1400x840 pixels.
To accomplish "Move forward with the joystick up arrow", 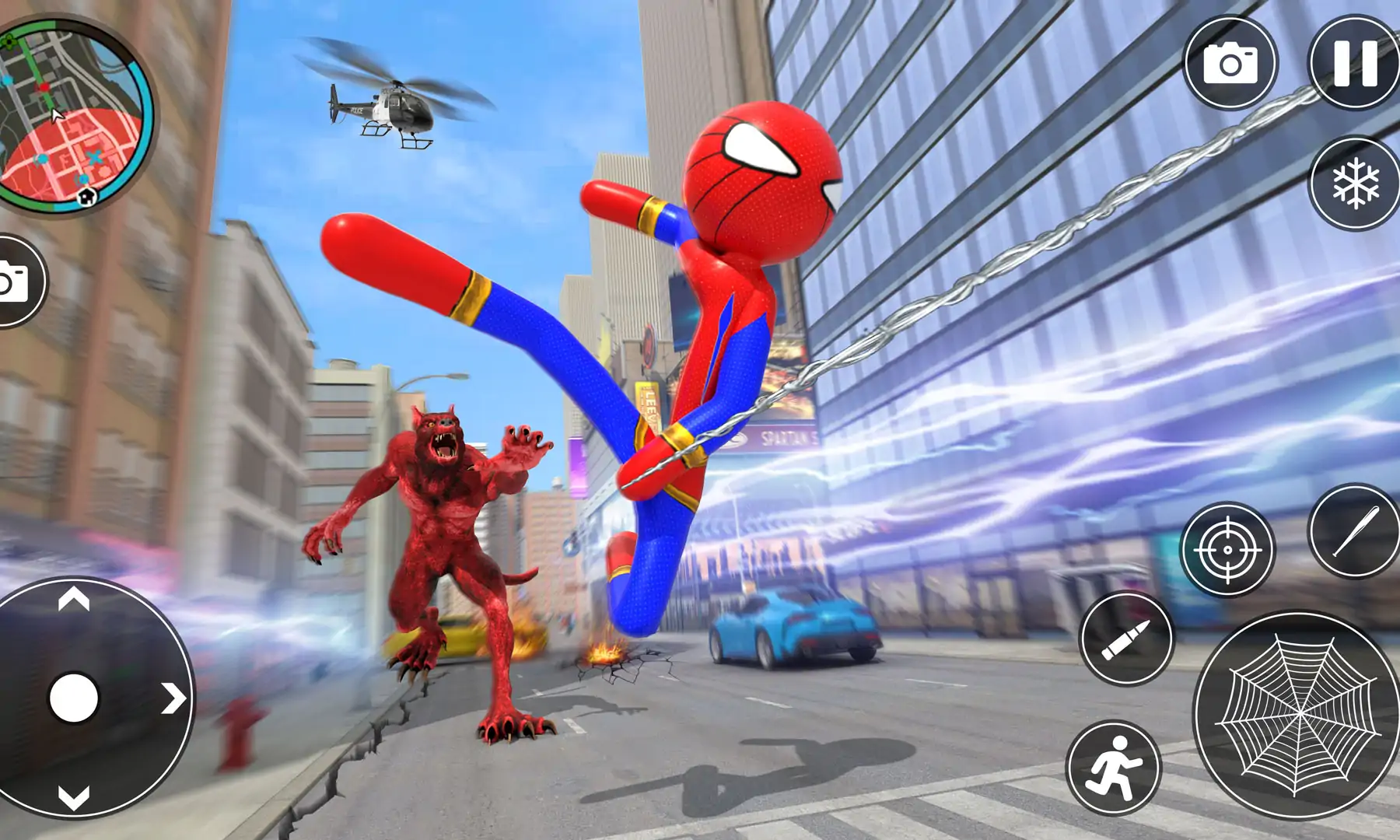I will click(x=74, y=600).
